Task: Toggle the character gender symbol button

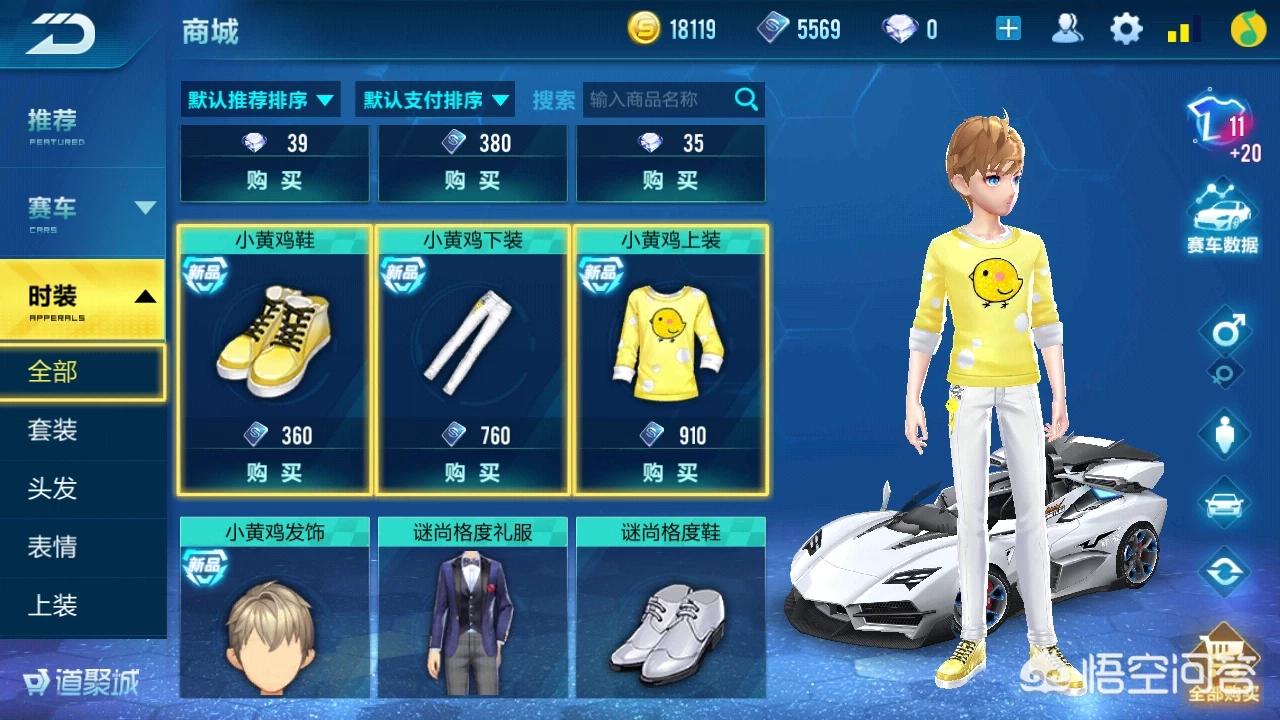Action: point(1225,329)
